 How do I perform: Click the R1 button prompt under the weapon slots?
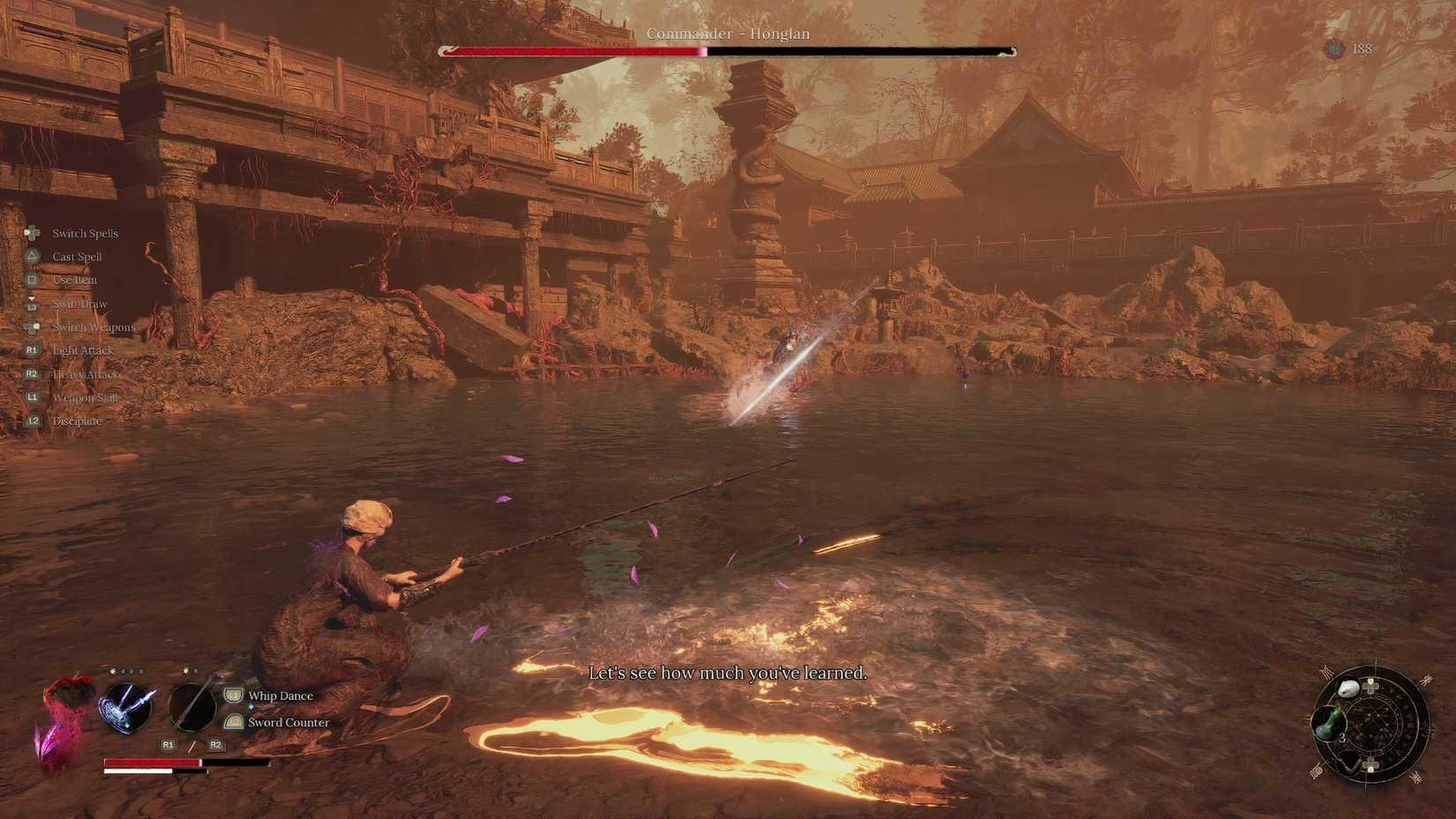(x=168, y=745)
